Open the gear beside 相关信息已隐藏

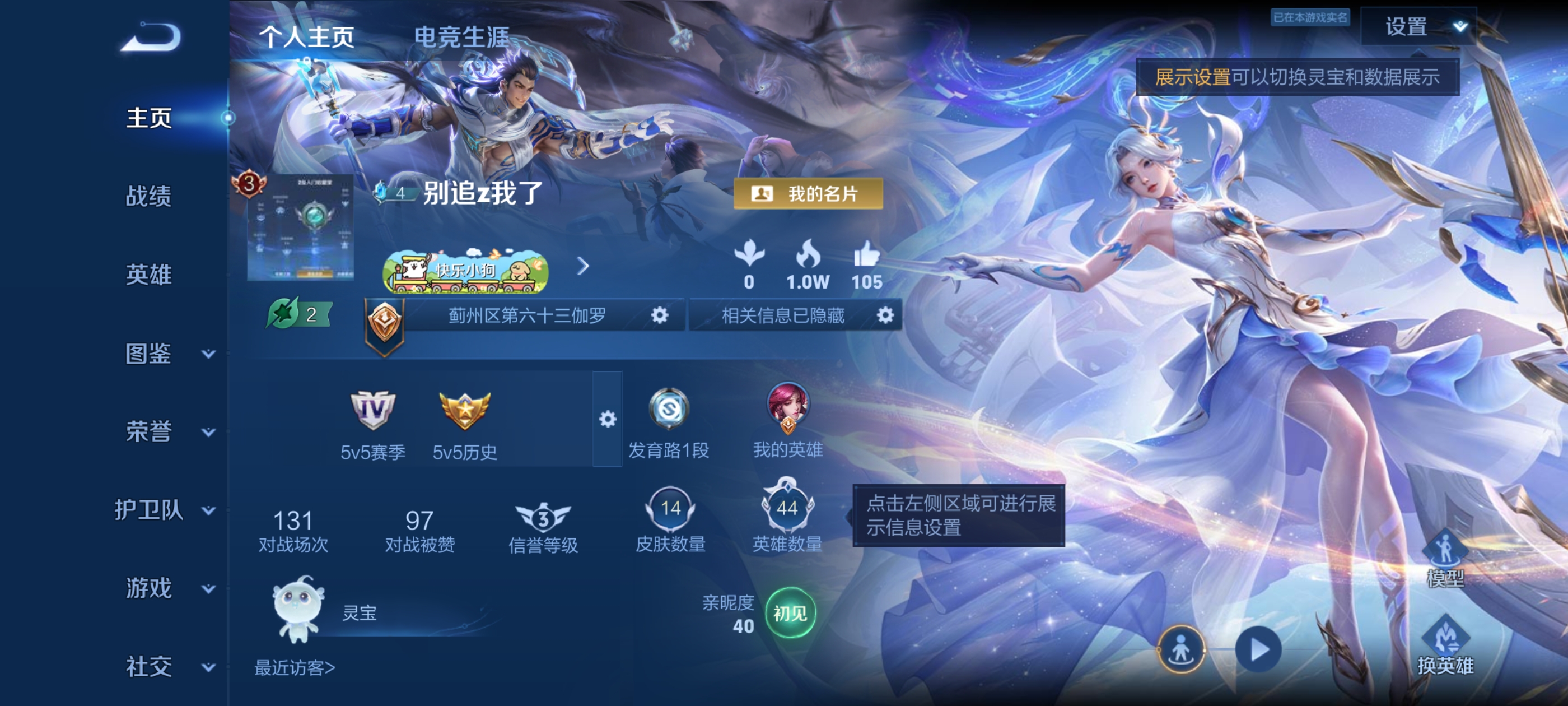click(886, 315)
